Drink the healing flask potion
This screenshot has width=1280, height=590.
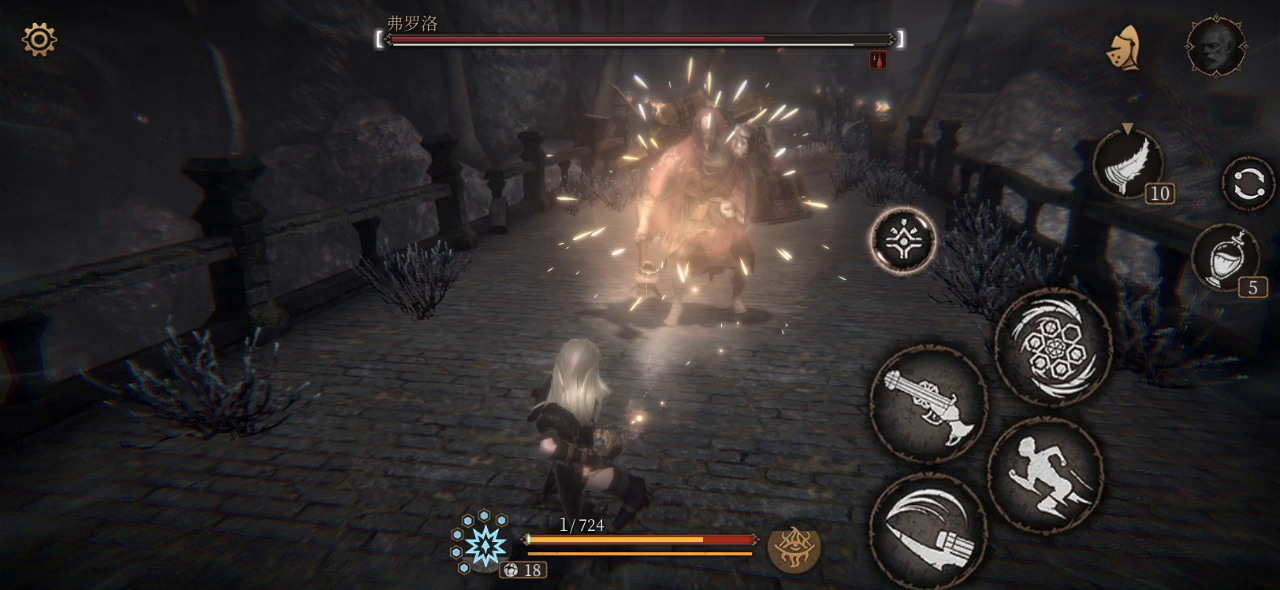point(1226,258)
